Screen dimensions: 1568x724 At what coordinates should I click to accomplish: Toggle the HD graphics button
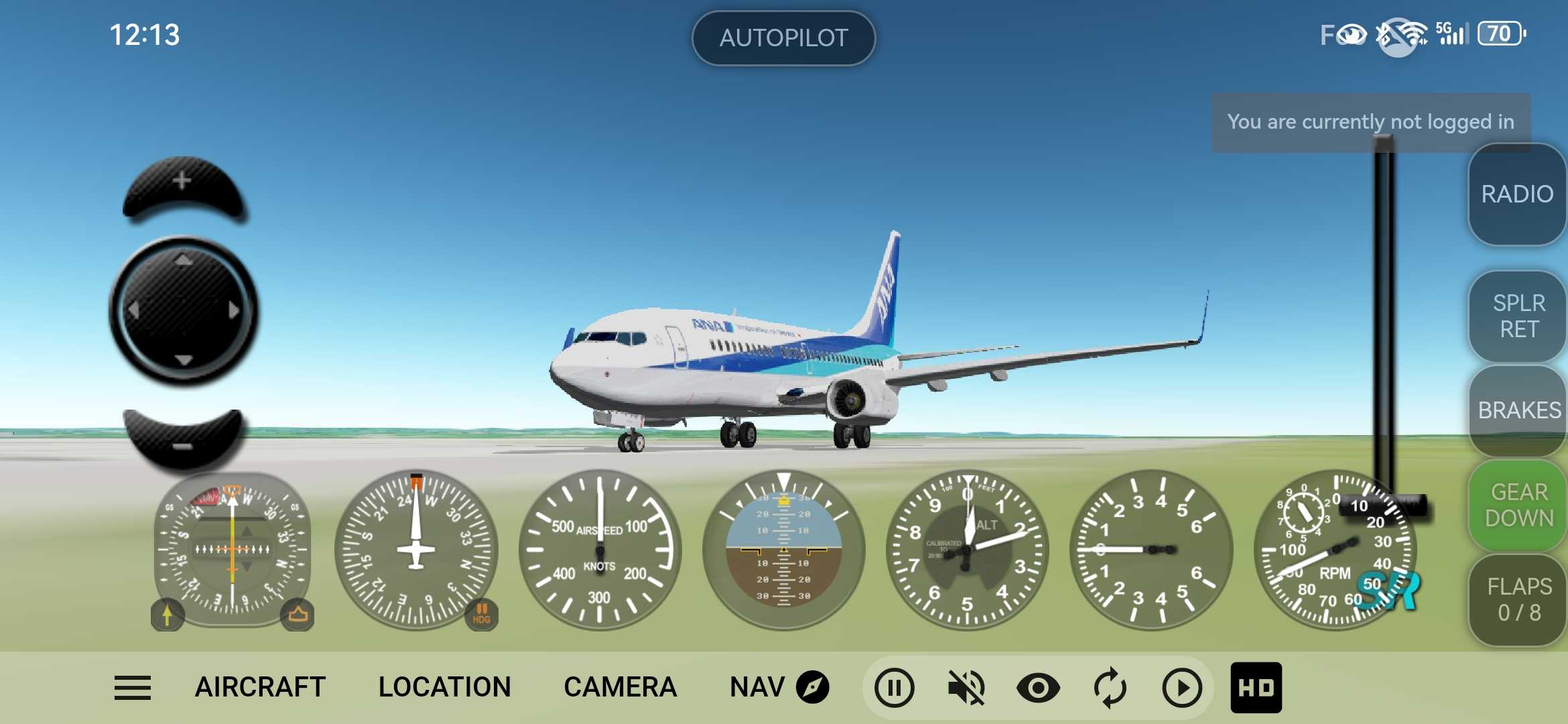(1256, 688)
